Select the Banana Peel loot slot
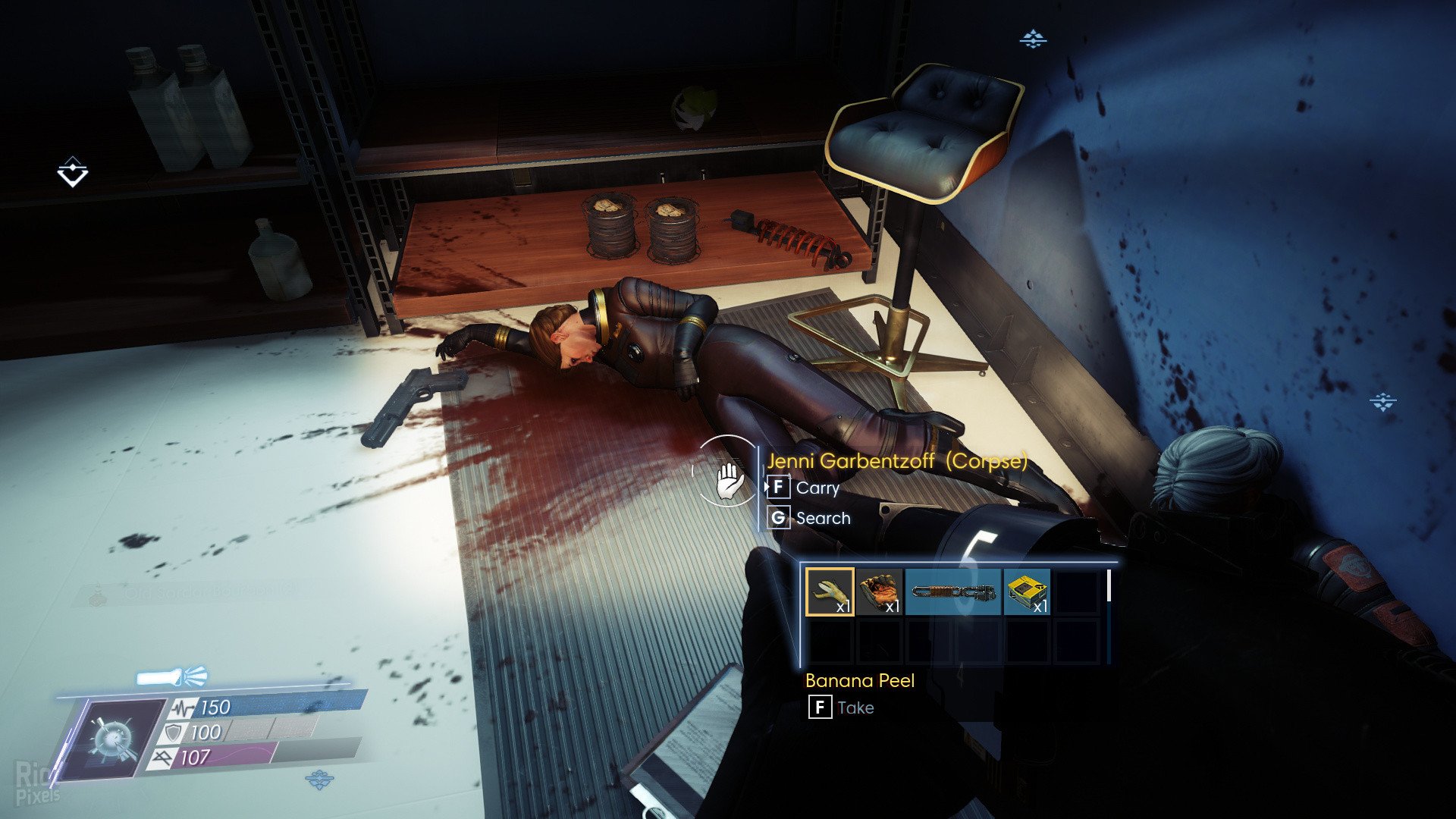This screenshot has width=1456, height=819. pyautogui.click(x=829, y=591)
